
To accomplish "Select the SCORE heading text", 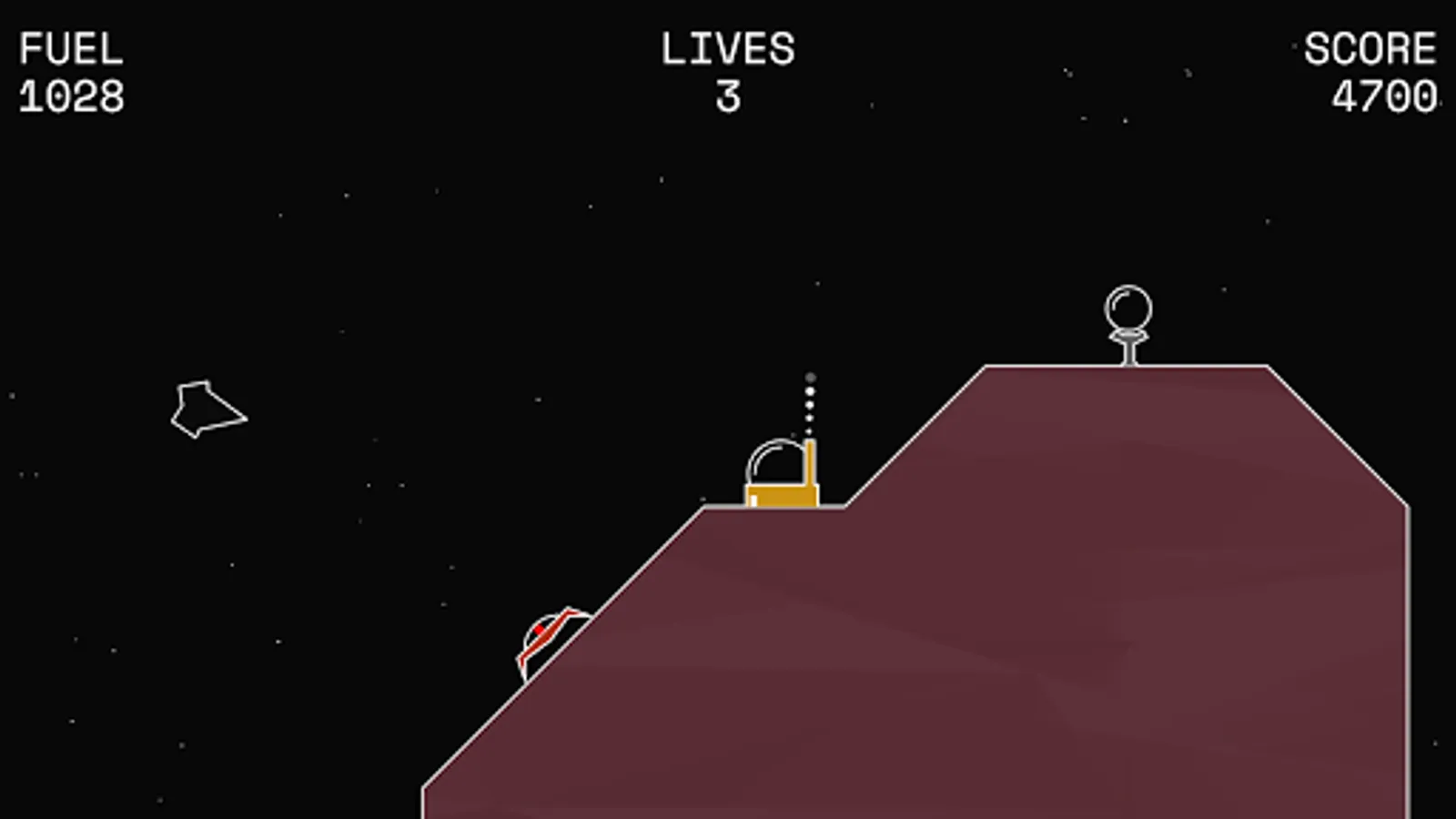I will (x=1370, y=50).
